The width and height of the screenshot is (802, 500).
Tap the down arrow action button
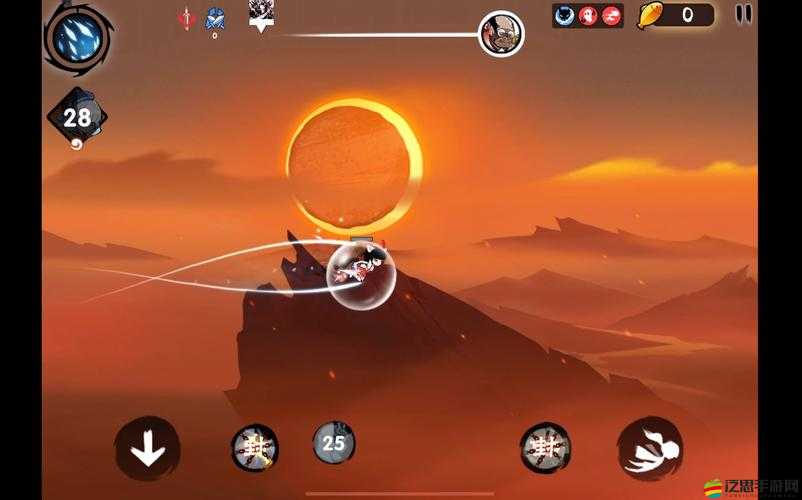coord(147,449)
